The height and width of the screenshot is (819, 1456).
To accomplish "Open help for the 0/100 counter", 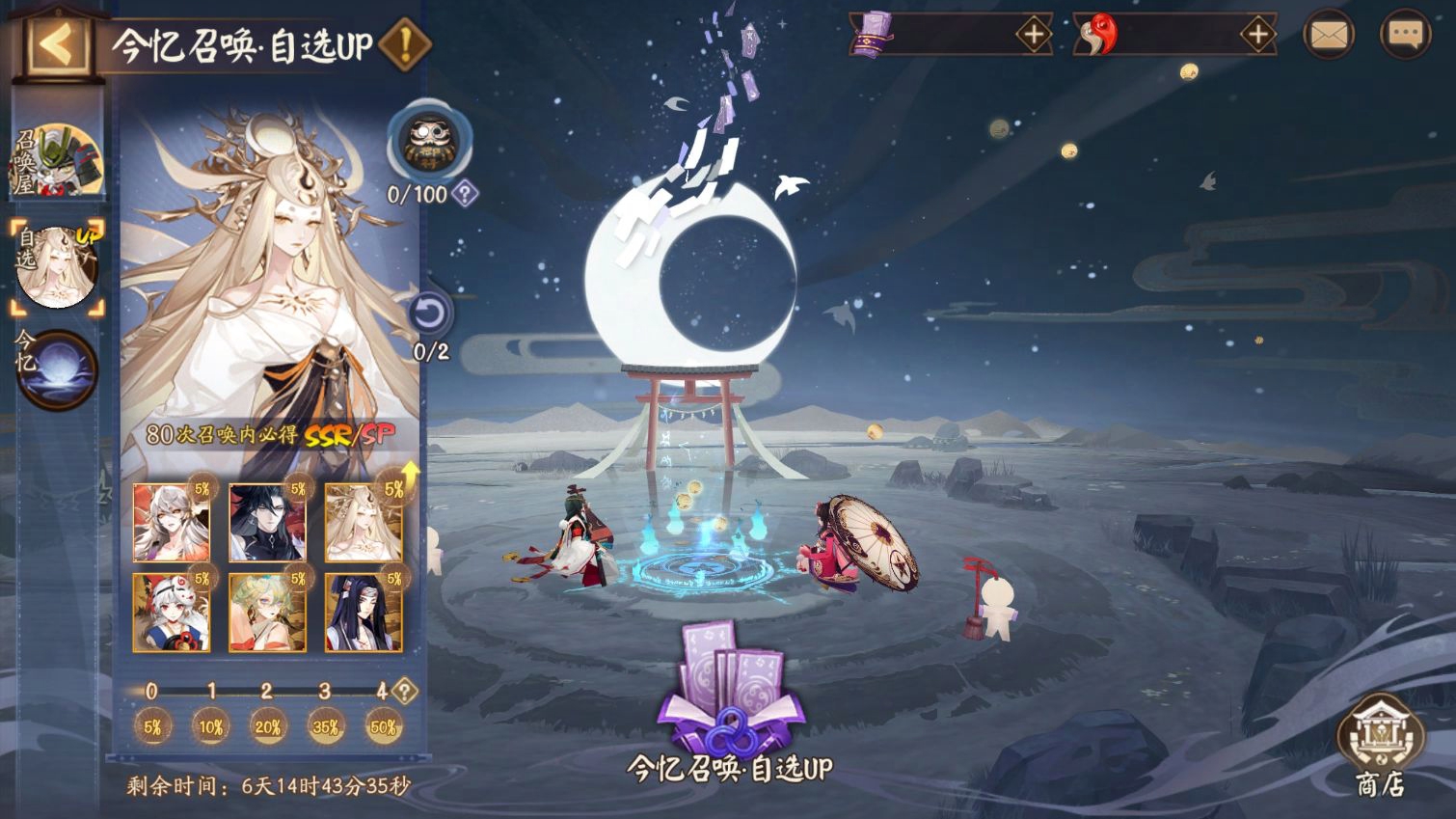I will pos(465,194).
